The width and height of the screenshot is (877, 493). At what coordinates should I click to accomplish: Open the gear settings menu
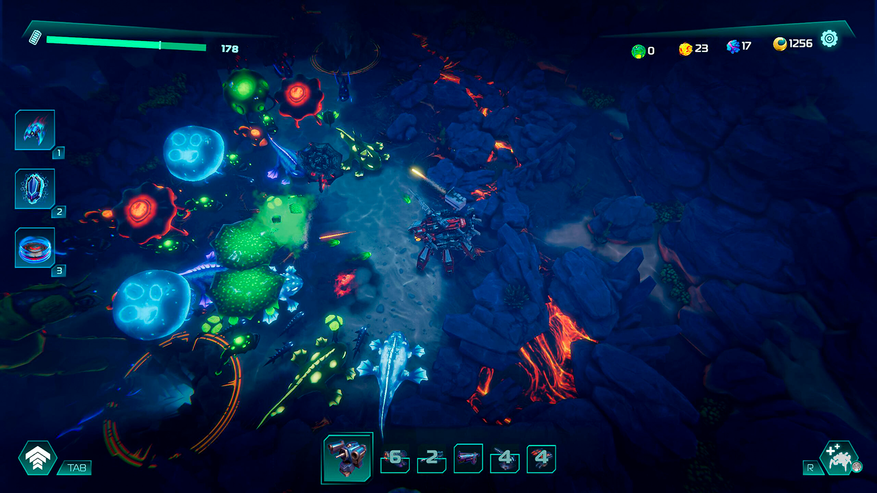click(x=829, y=39)
